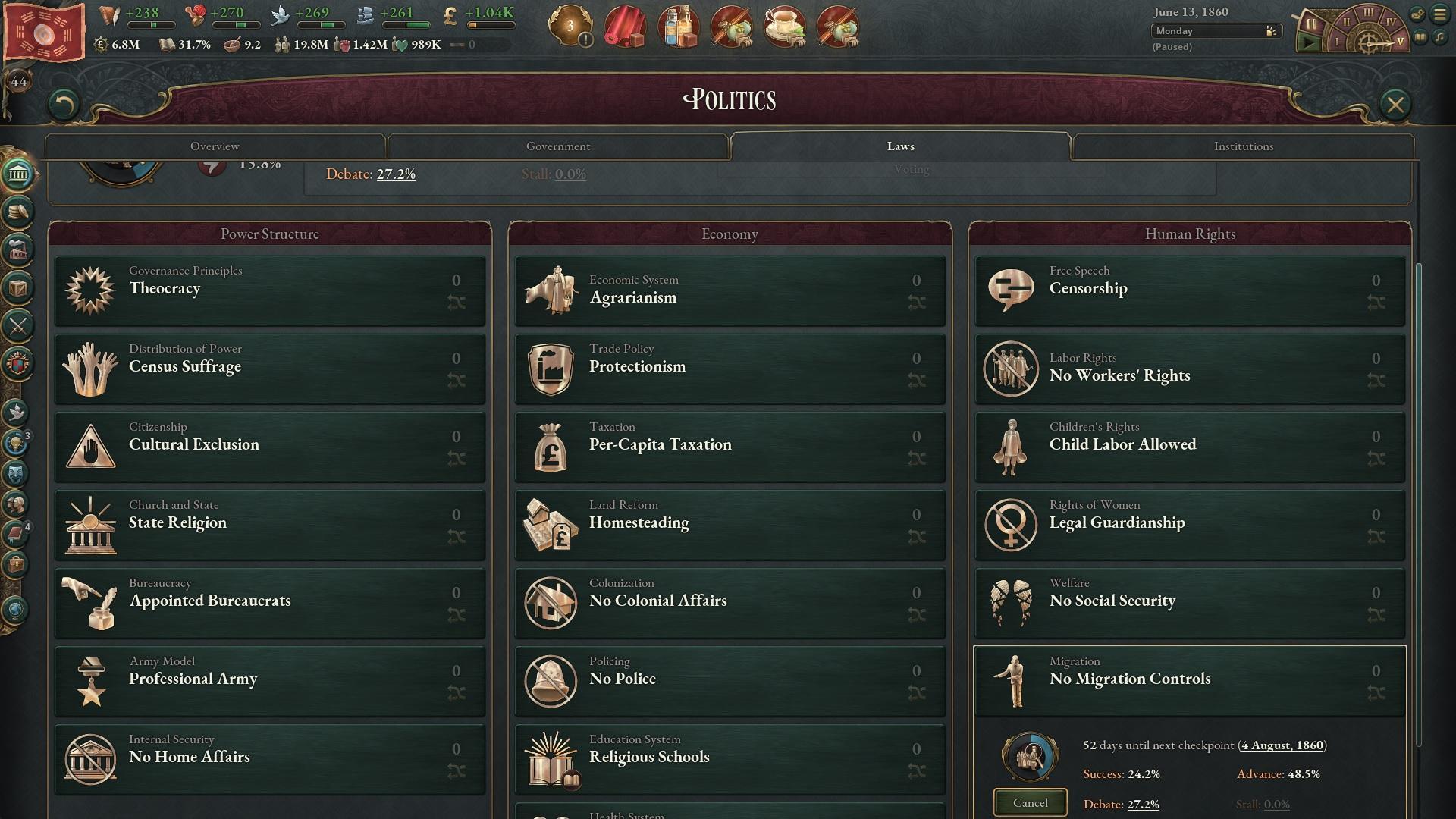Open the Government tab
This screenshot has width=1456, height=819.
click(x=557, y=146)
